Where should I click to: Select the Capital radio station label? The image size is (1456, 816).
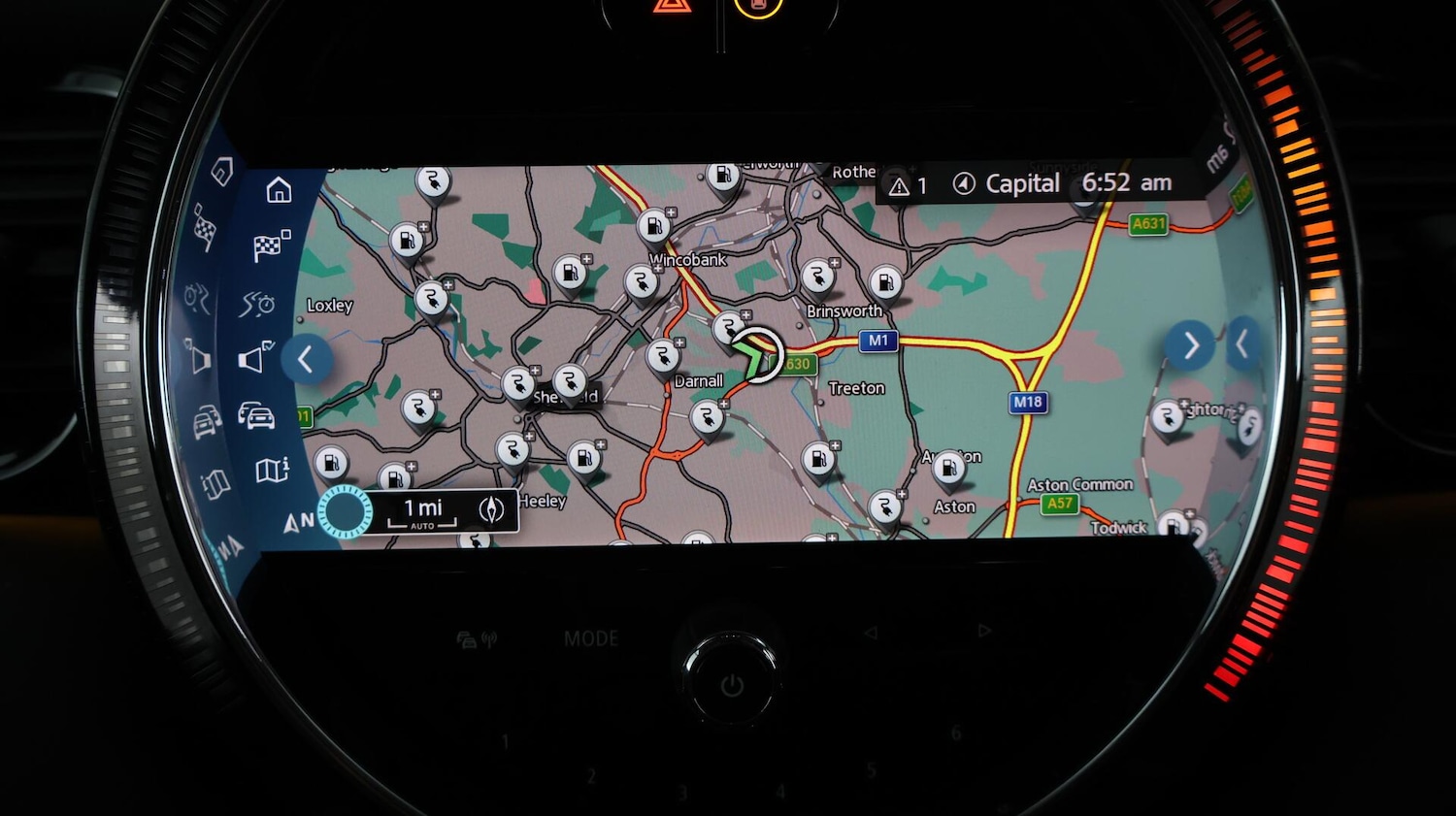point(1021,183)
